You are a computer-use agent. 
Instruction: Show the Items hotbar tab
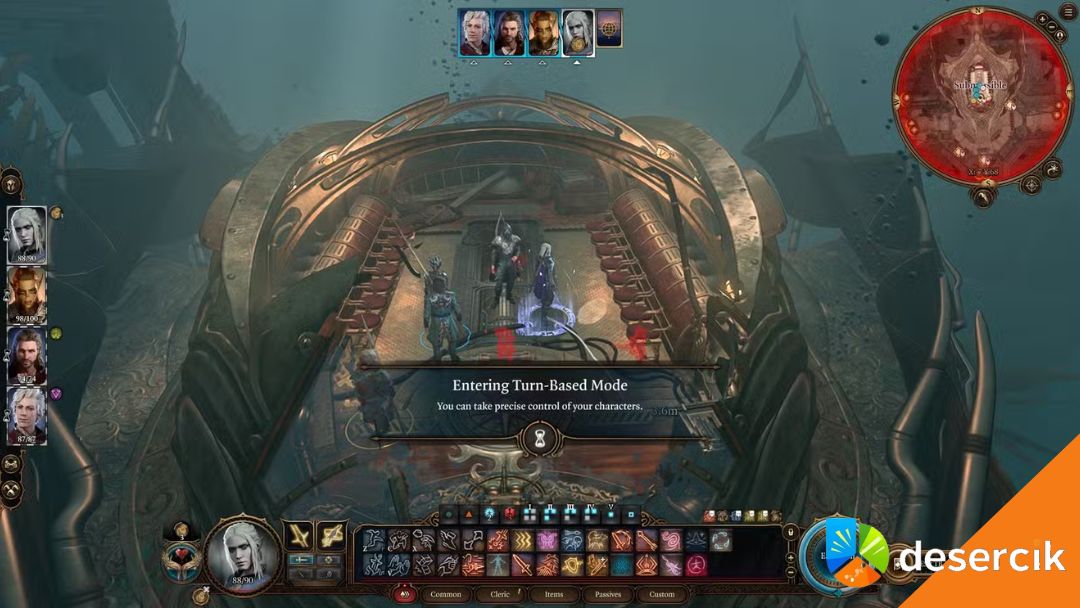[x=554, y=594]
